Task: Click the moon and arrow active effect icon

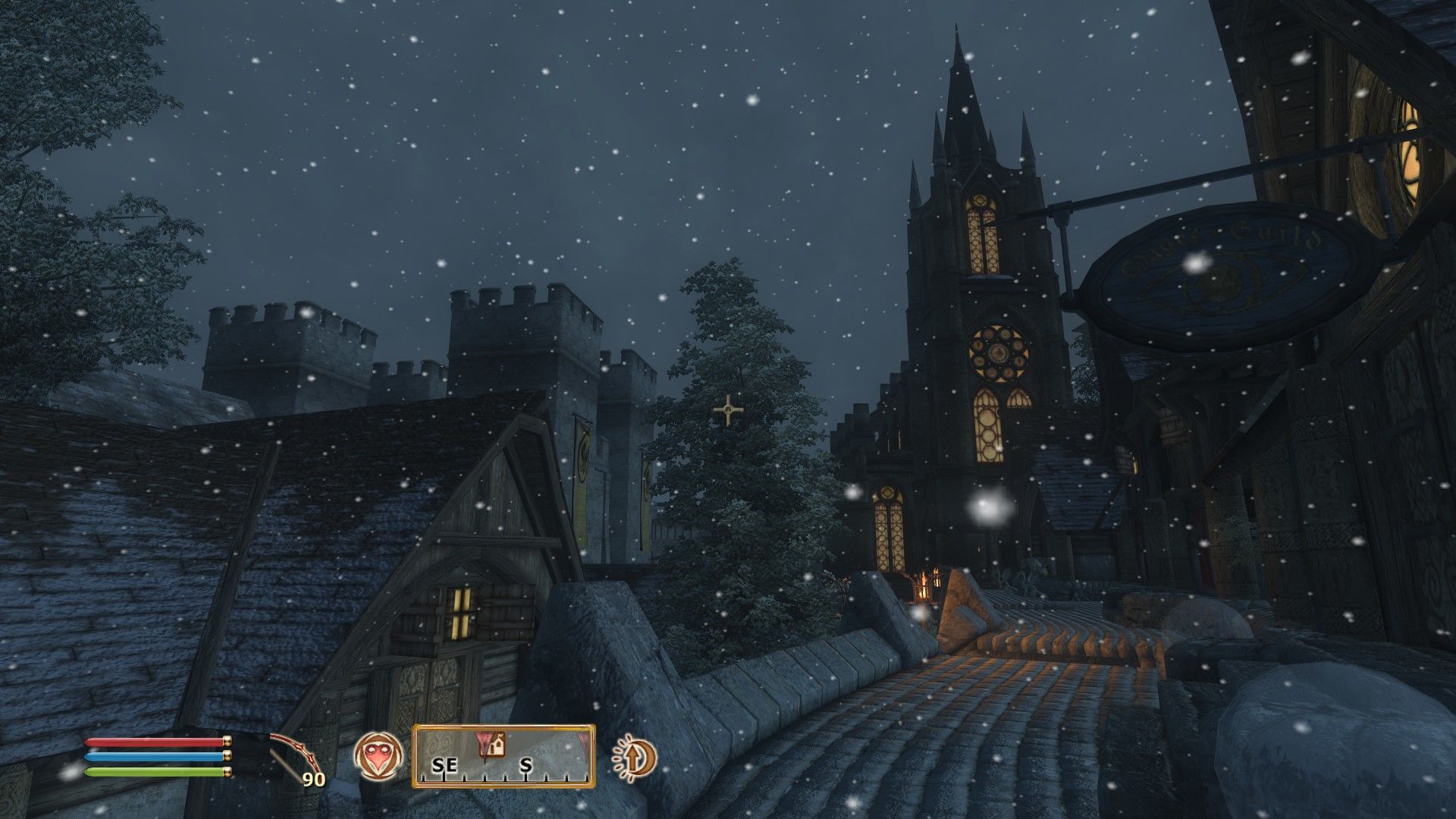Action: click(x=634, y=756)
